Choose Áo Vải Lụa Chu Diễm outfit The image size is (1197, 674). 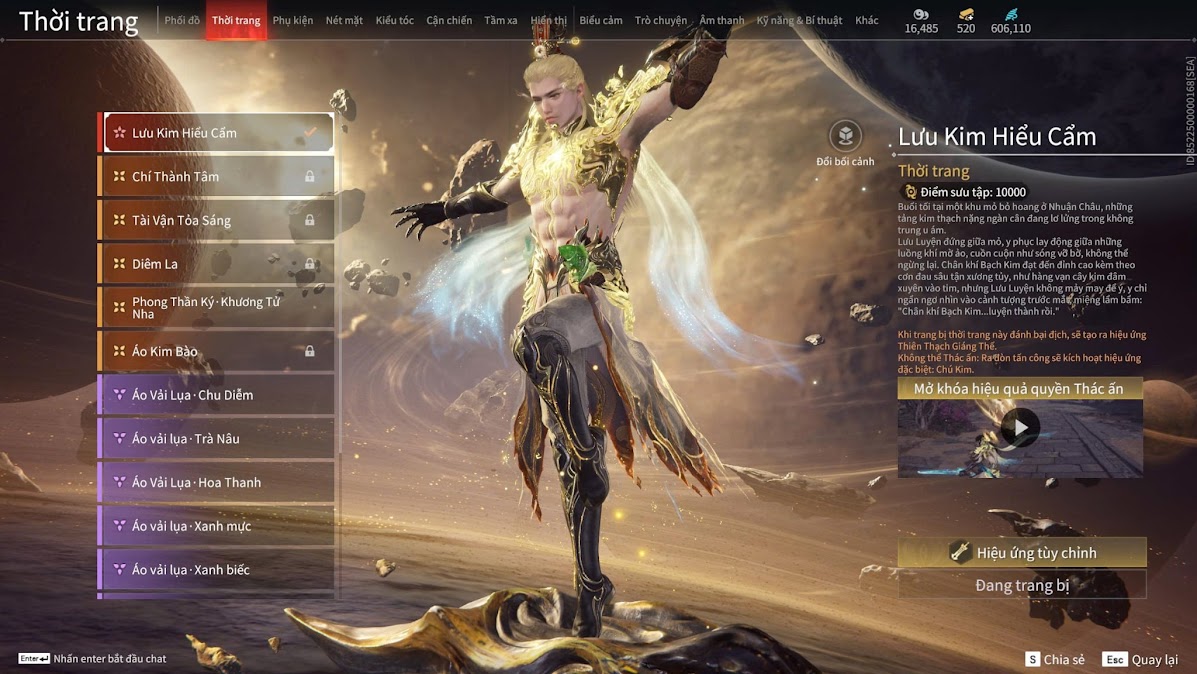coord(217,395)
